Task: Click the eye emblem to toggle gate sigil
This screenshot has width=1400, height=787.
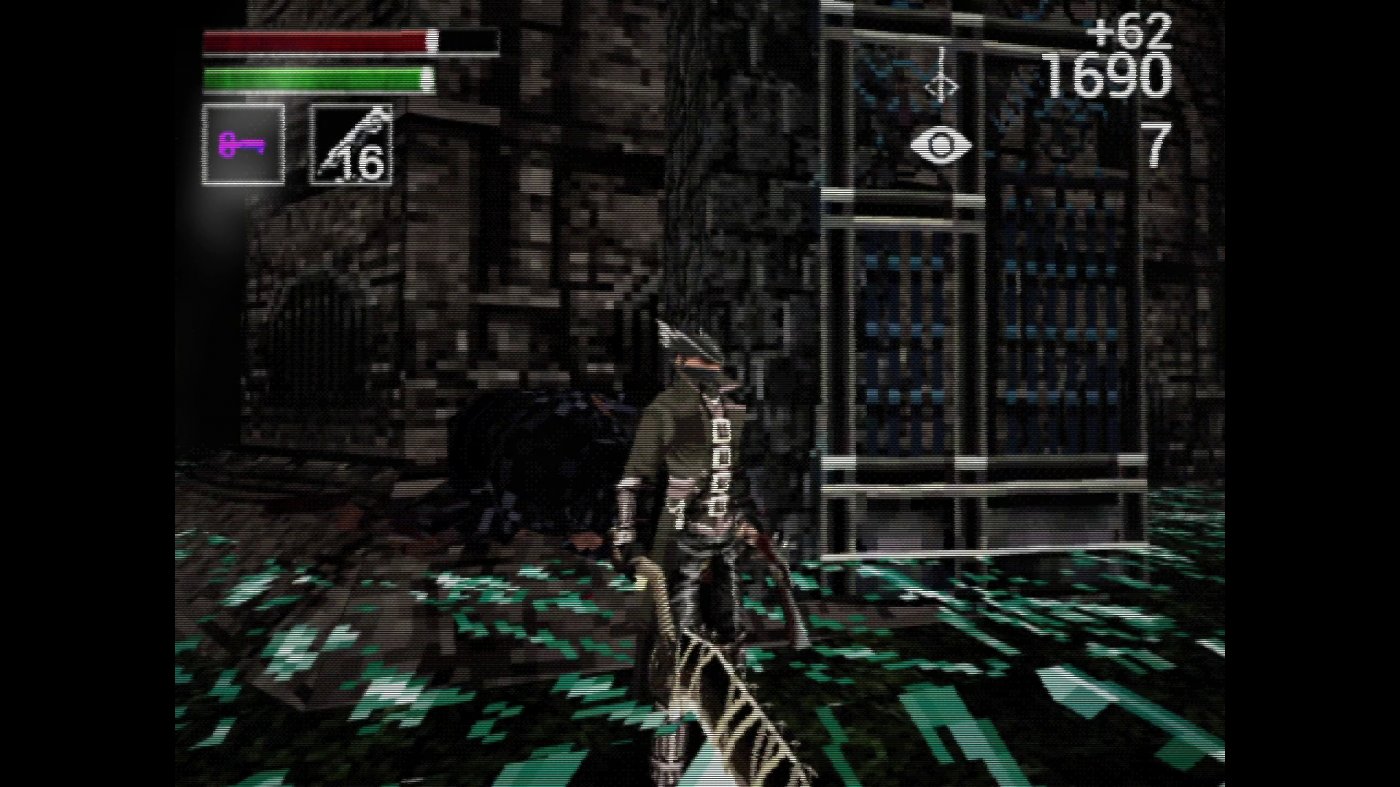Action: [941, 146]
